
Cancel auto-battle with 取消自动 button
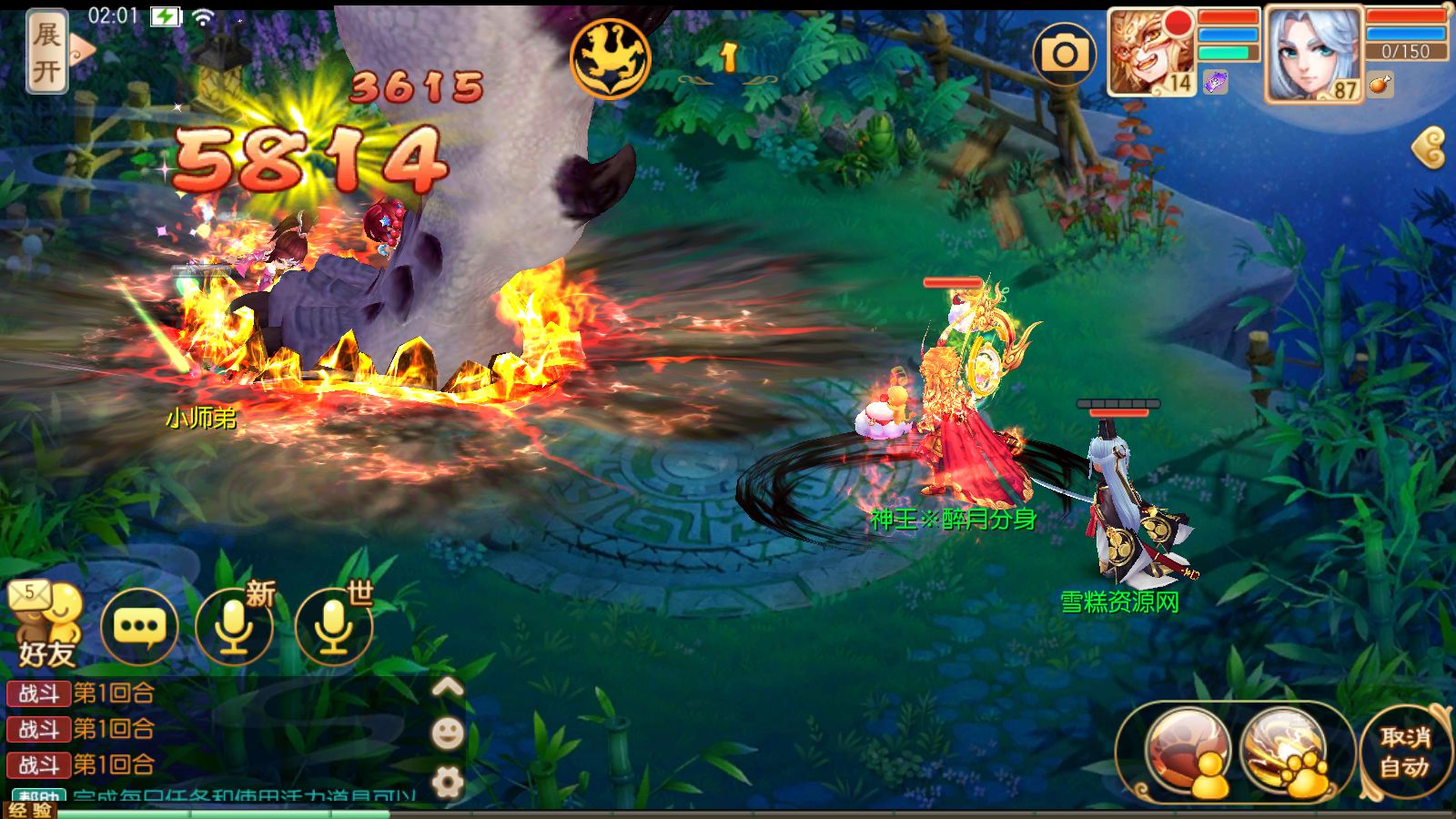pyautogui.click(x=1404, y=752)
